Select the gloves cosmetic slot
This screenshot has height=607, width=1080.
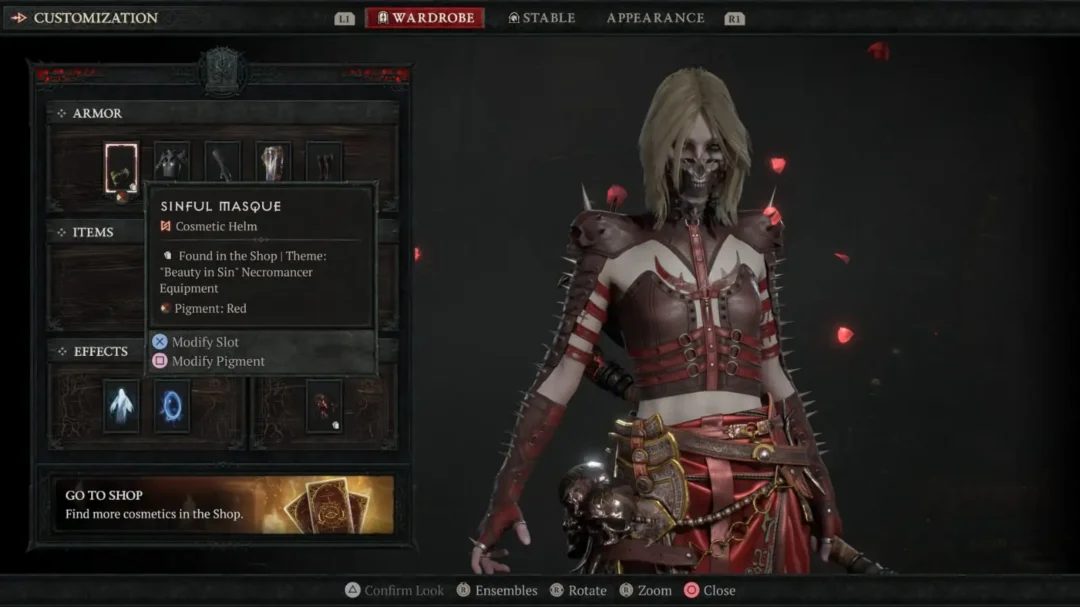point(223,161)
